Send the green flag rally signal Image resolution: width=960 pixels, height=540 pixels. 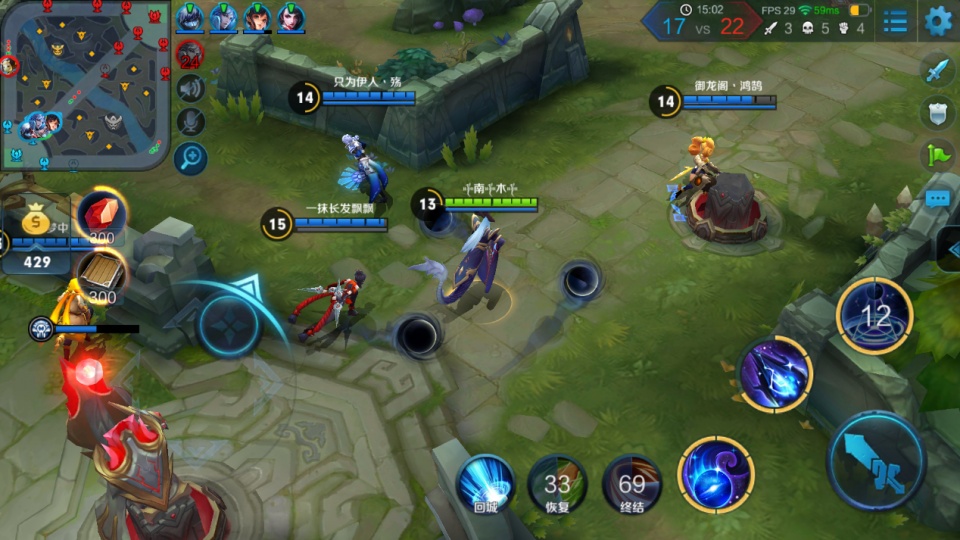point(937,155)
